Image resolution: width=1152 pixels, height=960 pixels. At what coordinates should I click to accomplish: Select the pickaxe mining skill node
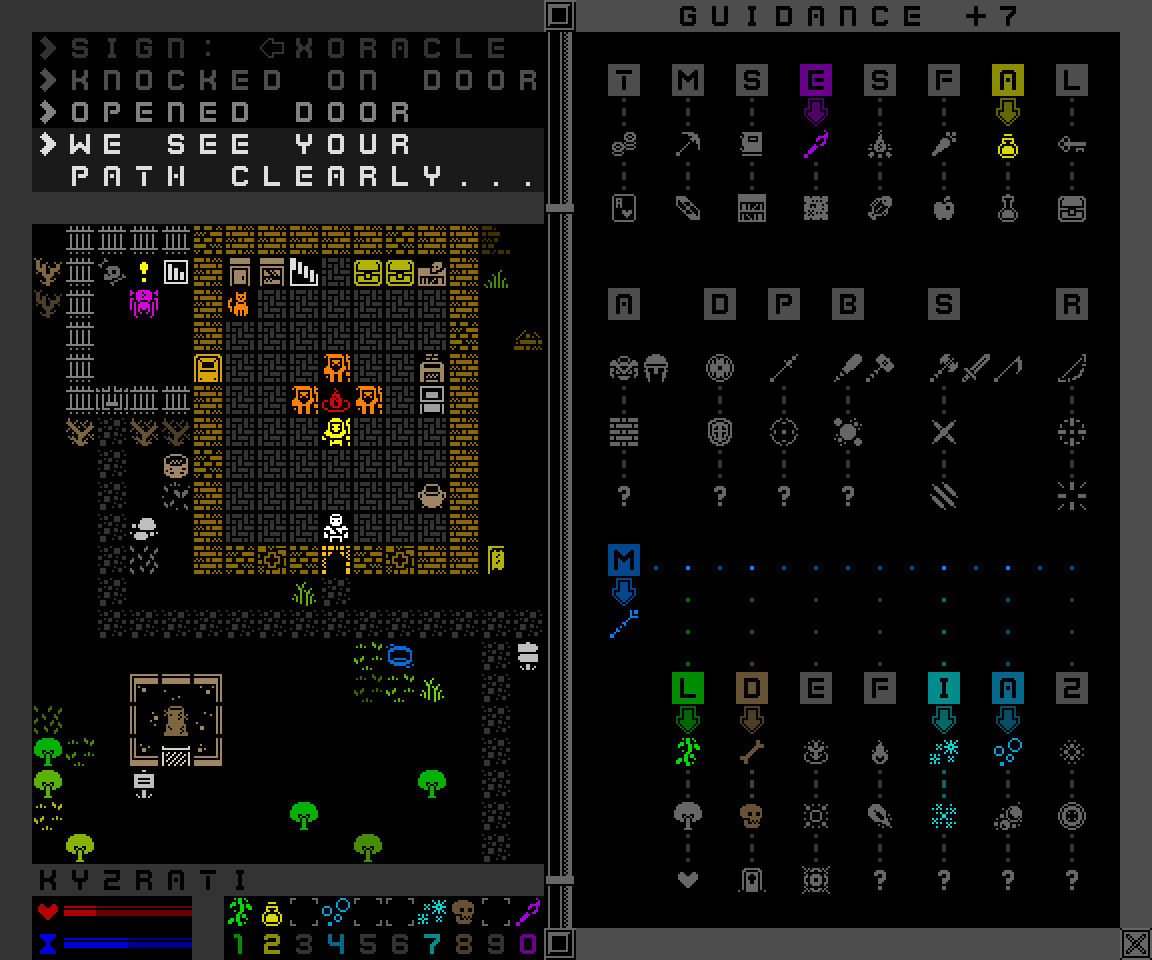[687, 146]
